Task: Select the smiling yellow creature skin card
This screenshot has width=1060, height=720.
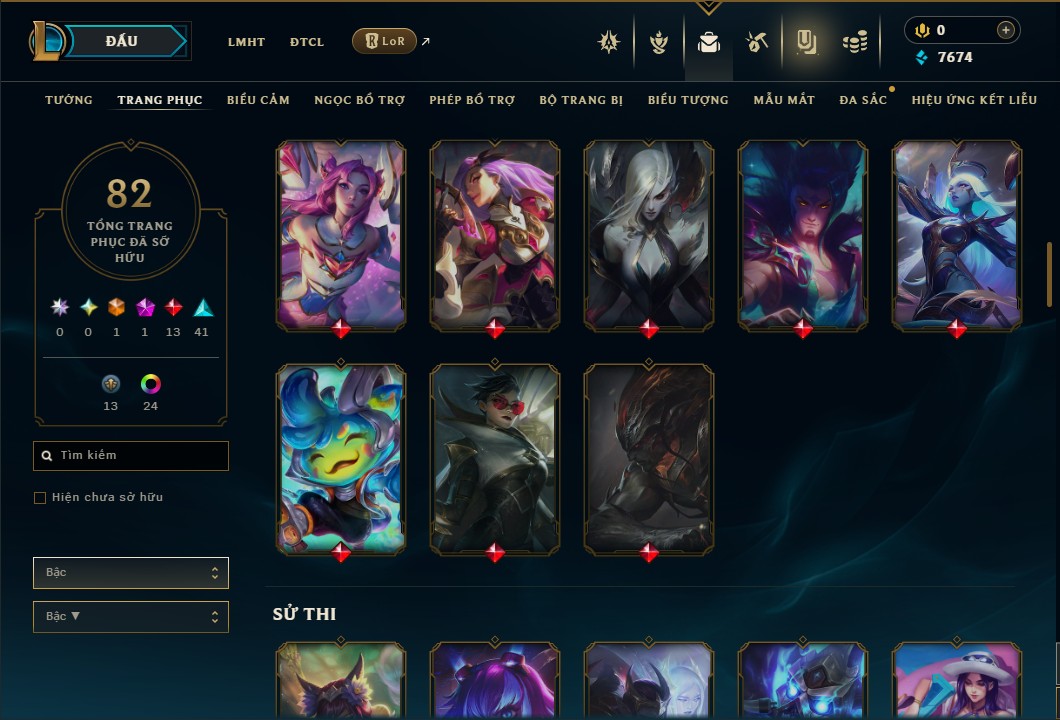Action: (x=341, y=458)
